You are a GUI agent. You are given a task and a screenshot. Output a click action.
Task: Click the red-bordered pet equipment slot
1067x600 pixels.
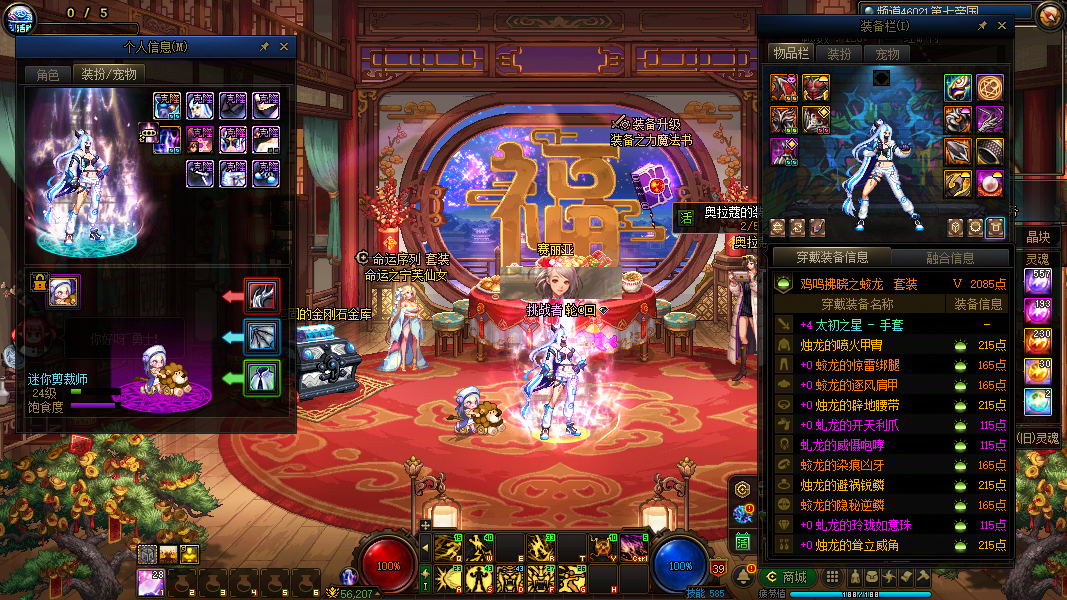click(263, 296)
